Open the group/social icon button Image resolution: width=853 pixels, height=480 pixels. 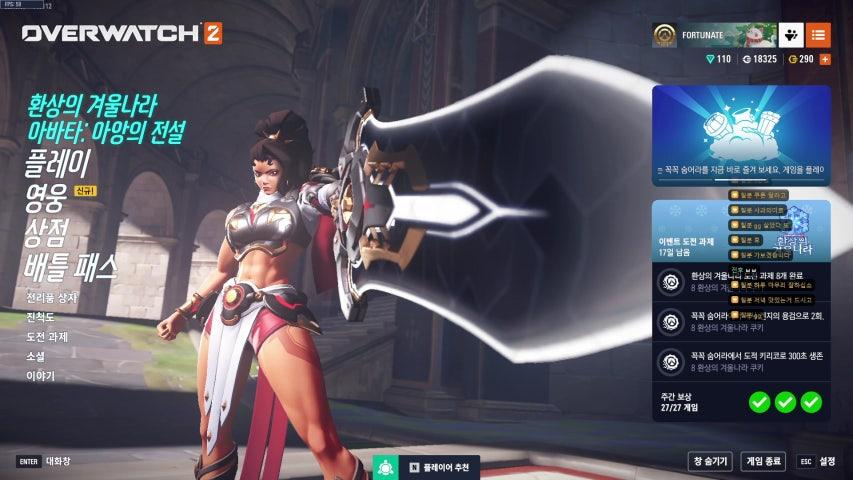(x=791, y=35)
